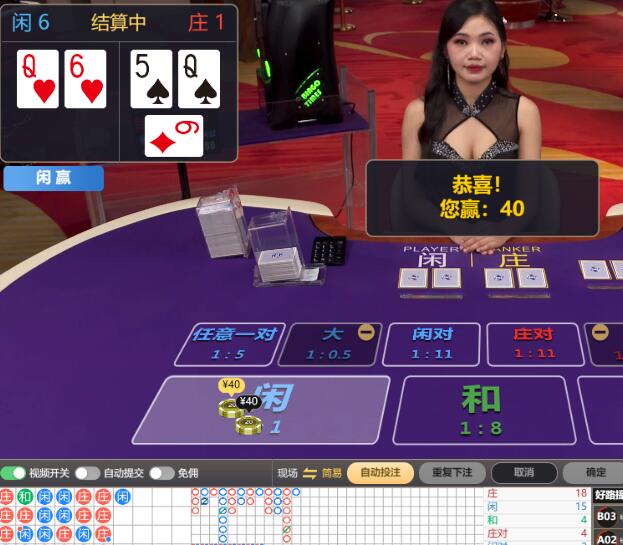The height and width of the screenshot is (545, 623).
Task: Bet on 庄对 (Banker Pair)
Action: [x=534, y=343]
